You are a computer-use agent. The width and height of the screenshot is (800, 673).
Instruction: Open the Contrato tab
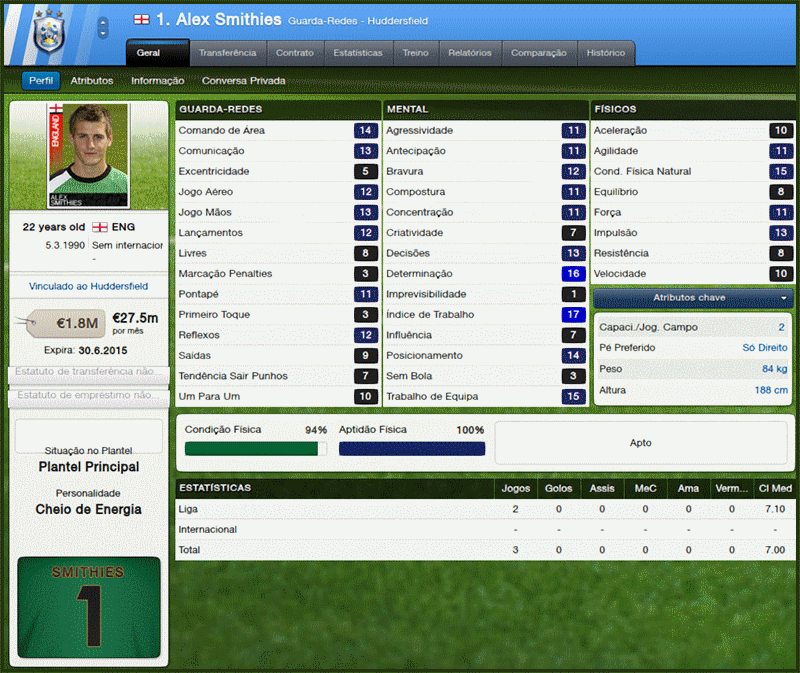295,53
